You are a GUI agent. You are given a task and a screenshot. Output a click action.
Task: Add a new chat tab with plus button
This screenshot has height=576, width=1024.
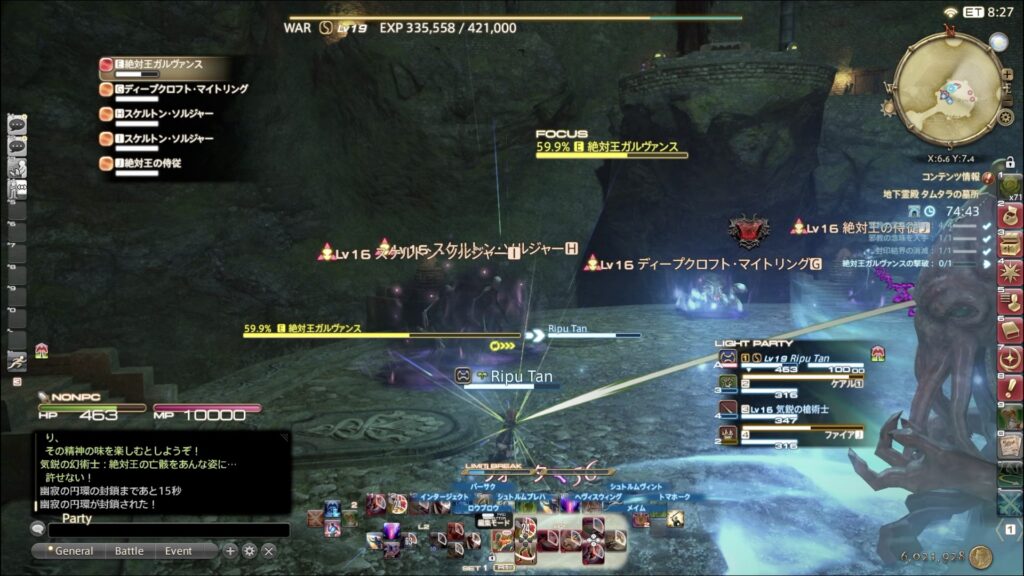[230, 551]
